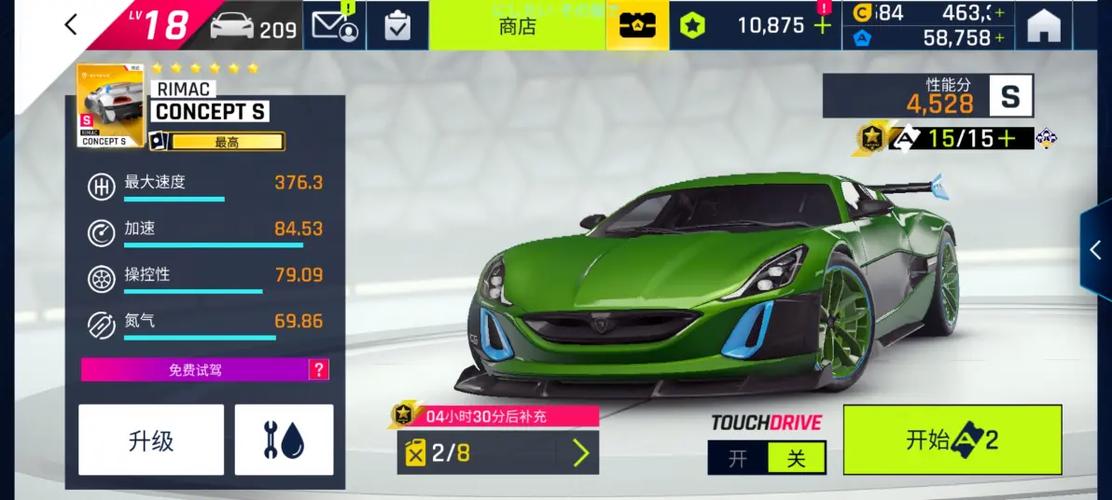This screenshot has width=1112, height=500.
Task: Go back using the top-left arrow
Action: click(x=70, y=25)
